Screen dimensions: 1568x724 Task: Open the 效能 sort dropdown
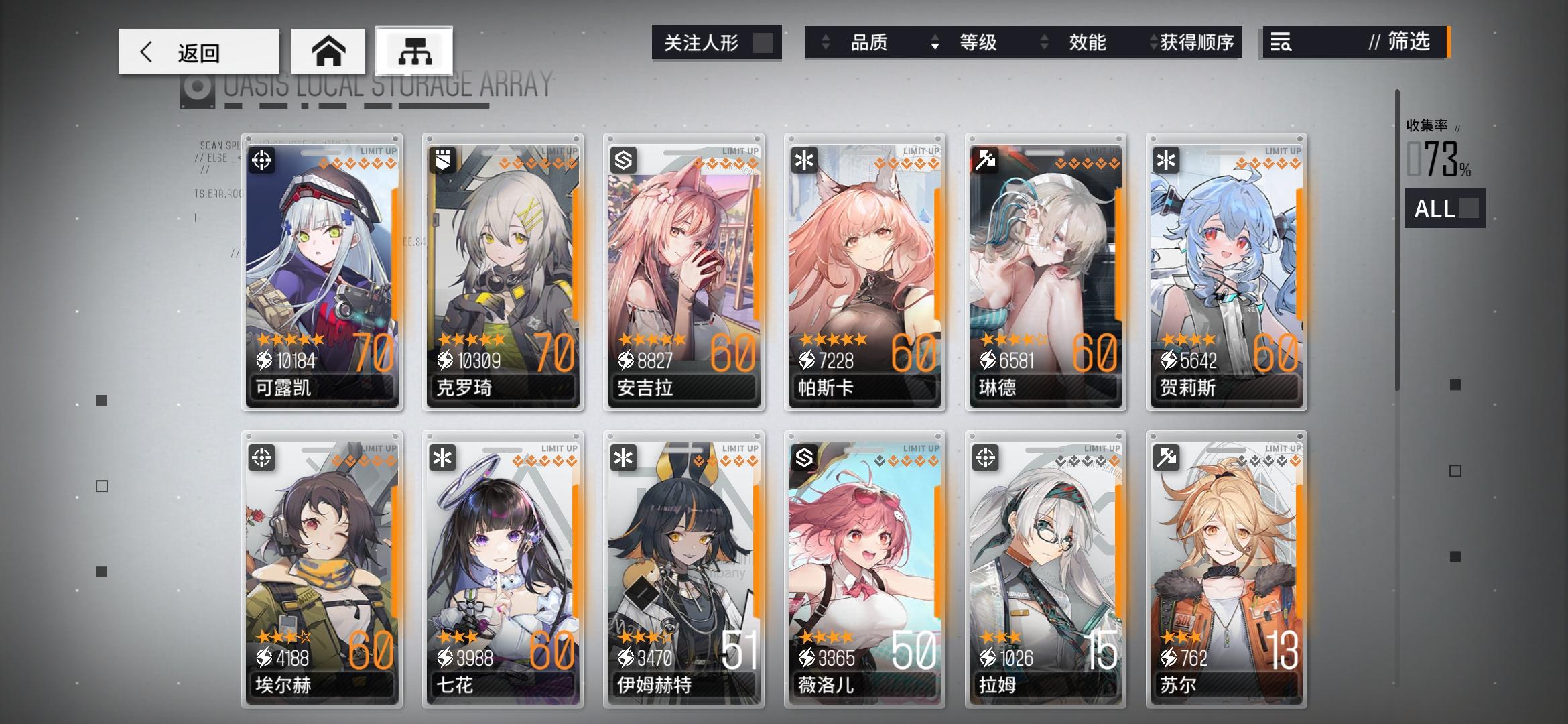1087,42
